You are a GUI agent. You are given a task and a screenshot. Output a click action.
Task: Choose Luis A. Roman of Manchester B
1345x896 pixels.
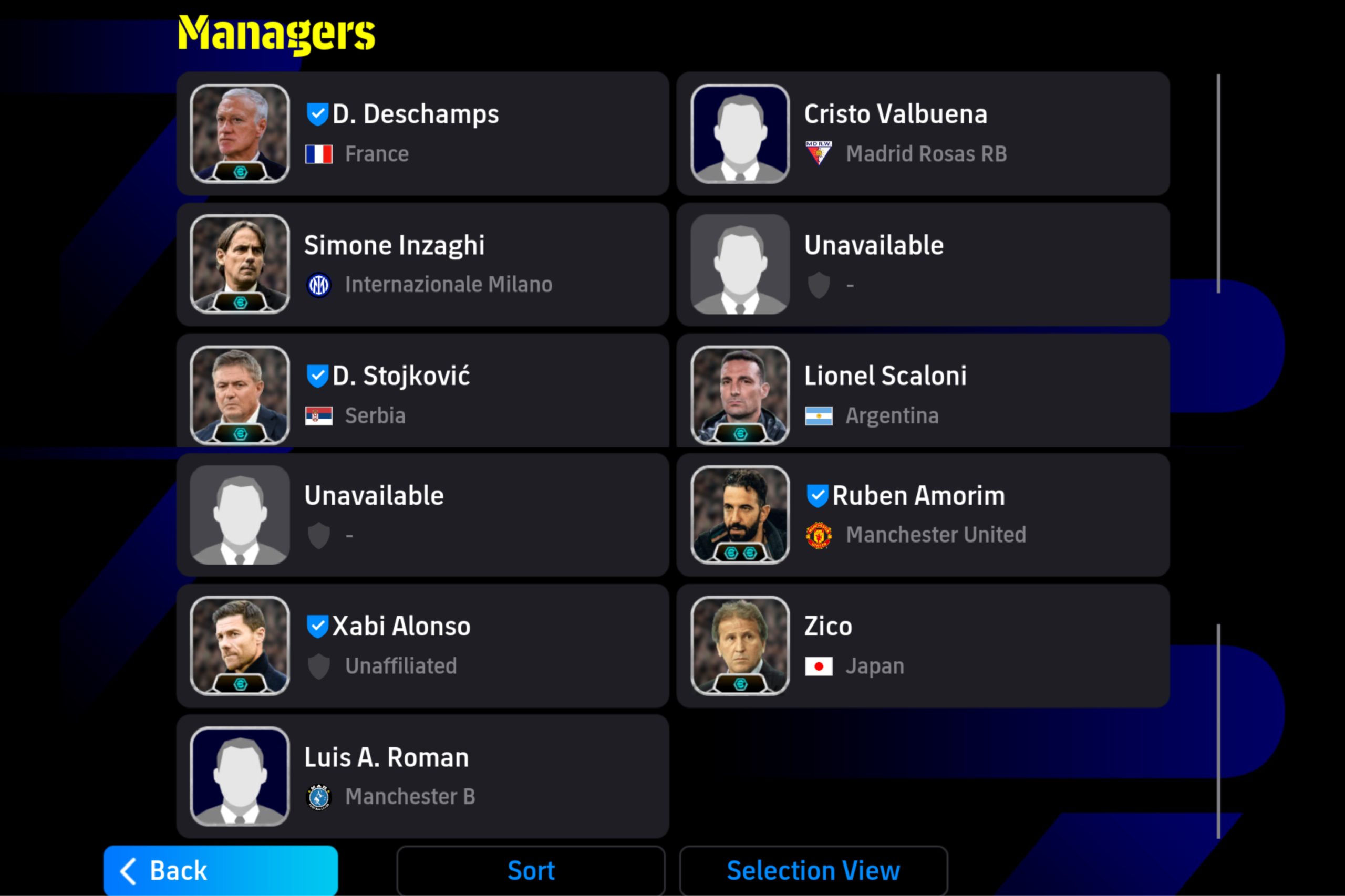[x=423, y=776]
